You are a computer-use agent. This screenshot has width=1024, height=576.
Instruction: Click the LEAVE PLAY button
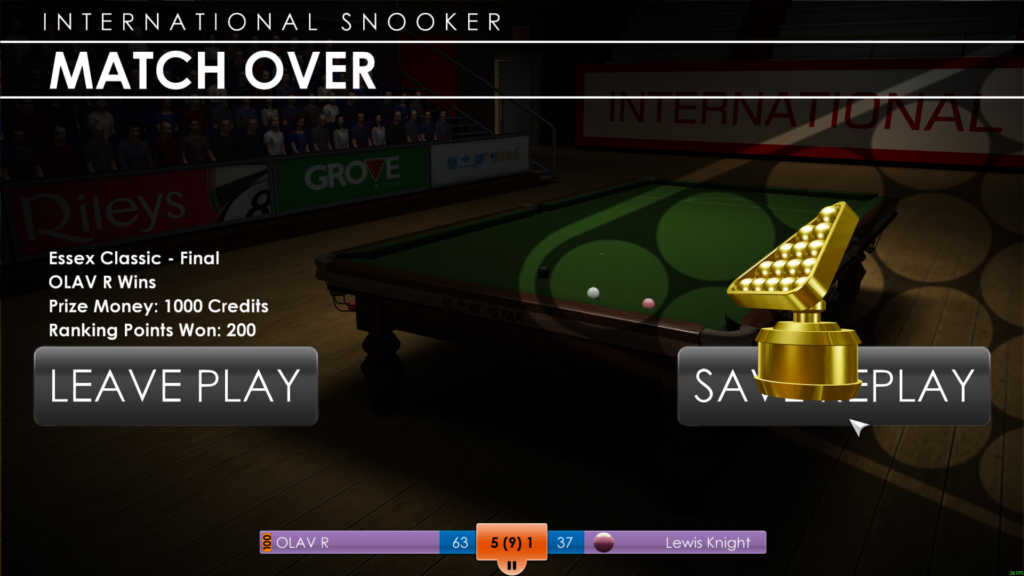pyautogui.click(x=176, y=386)
